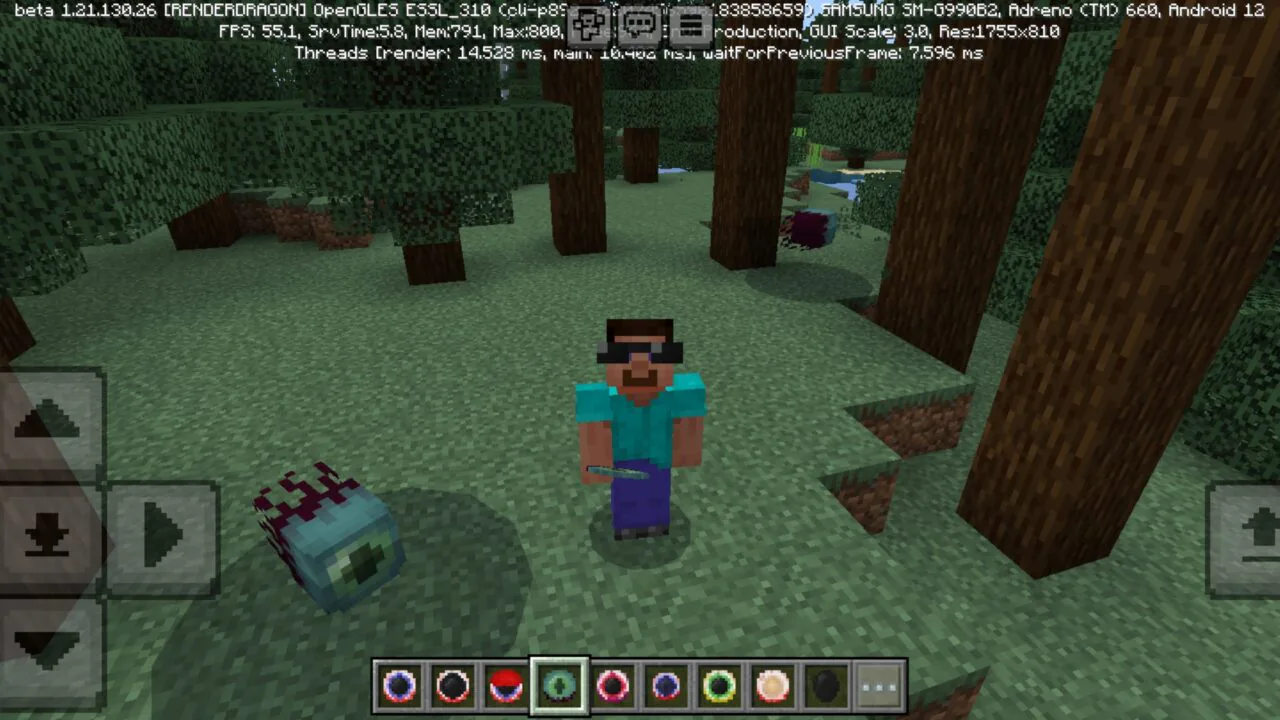This screenshot has height=720, width=1280.
Task: Select the purple eye in hotbar slot six
Action: click(666, 684)
